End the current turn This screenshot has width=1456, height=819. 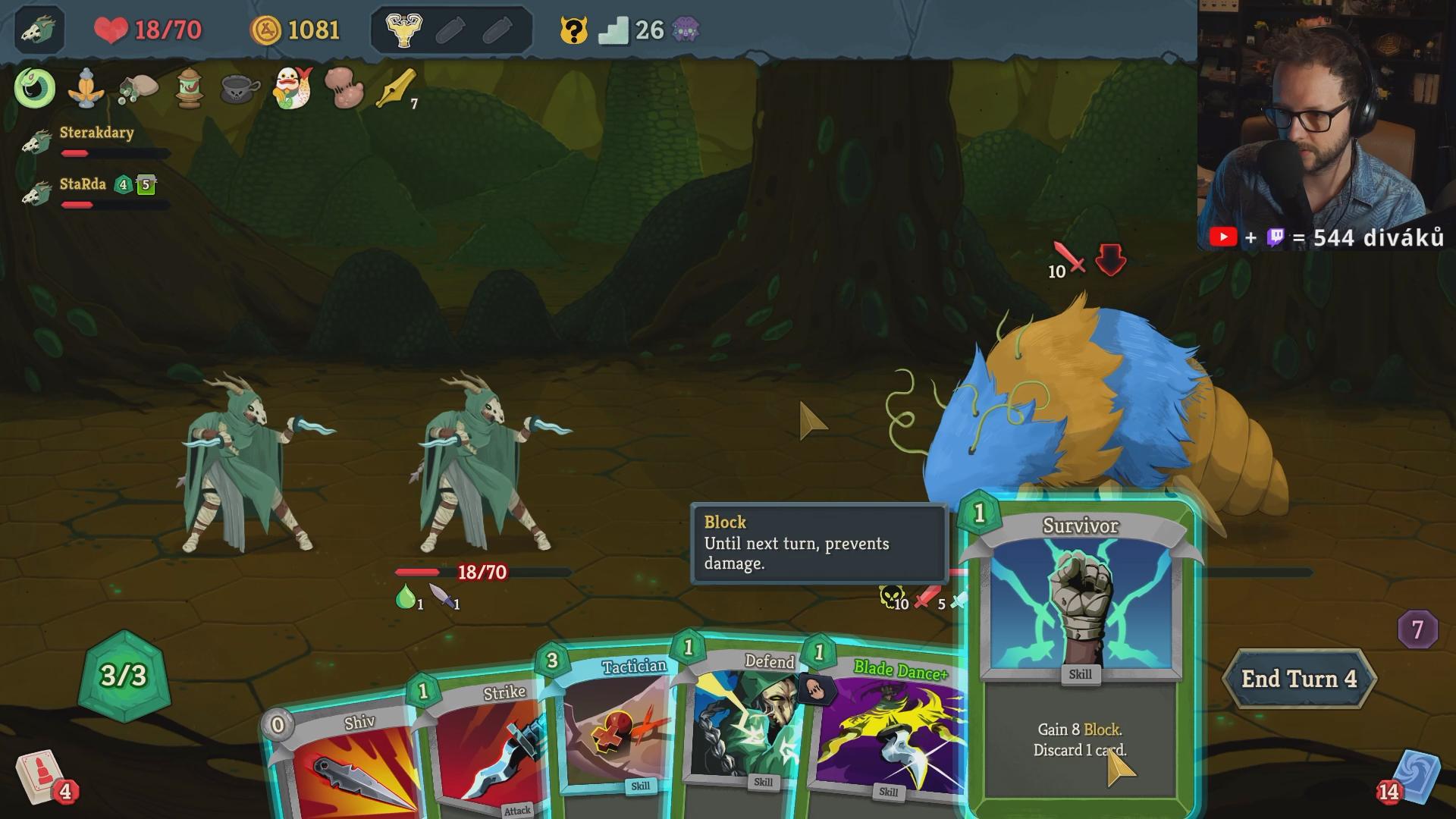tap(1298, 679)
